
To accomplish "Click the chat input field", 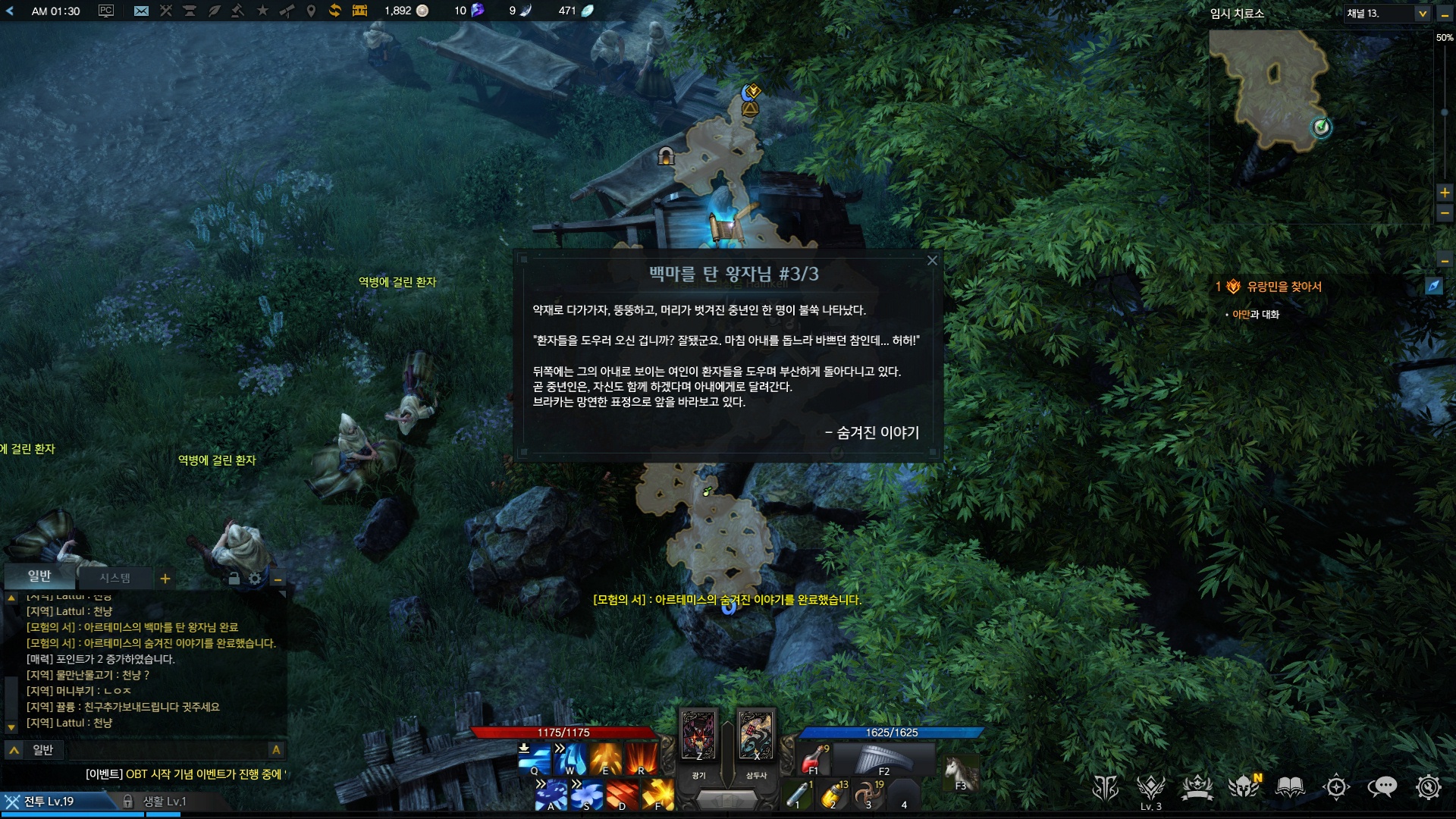I will (x=152, y=750).
